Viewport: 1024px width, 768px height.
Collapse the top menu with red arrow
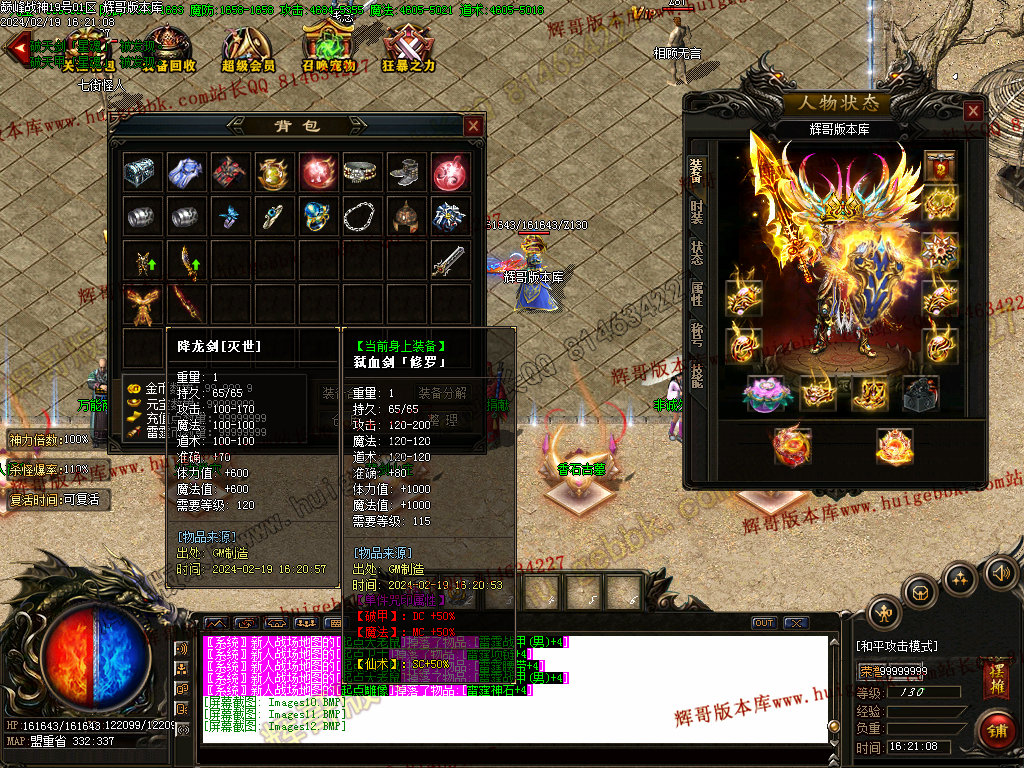[16, 48]
